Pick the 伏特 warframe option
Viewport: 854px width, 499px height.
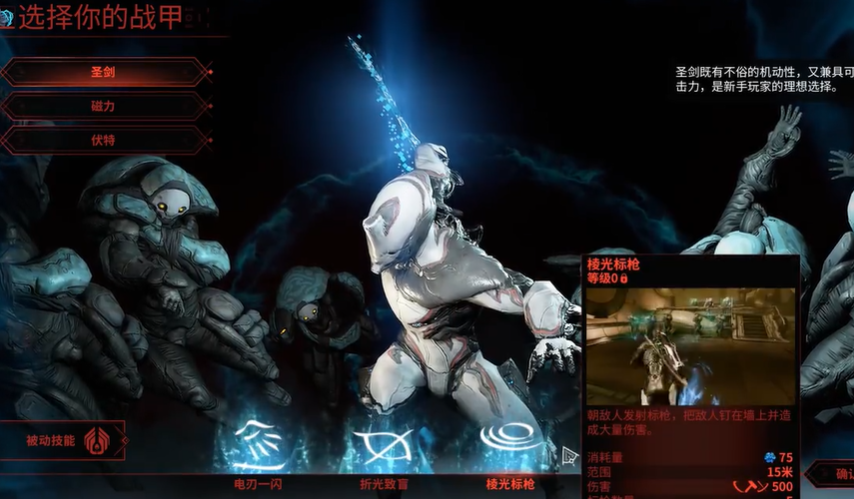click(x=104, y=140)
